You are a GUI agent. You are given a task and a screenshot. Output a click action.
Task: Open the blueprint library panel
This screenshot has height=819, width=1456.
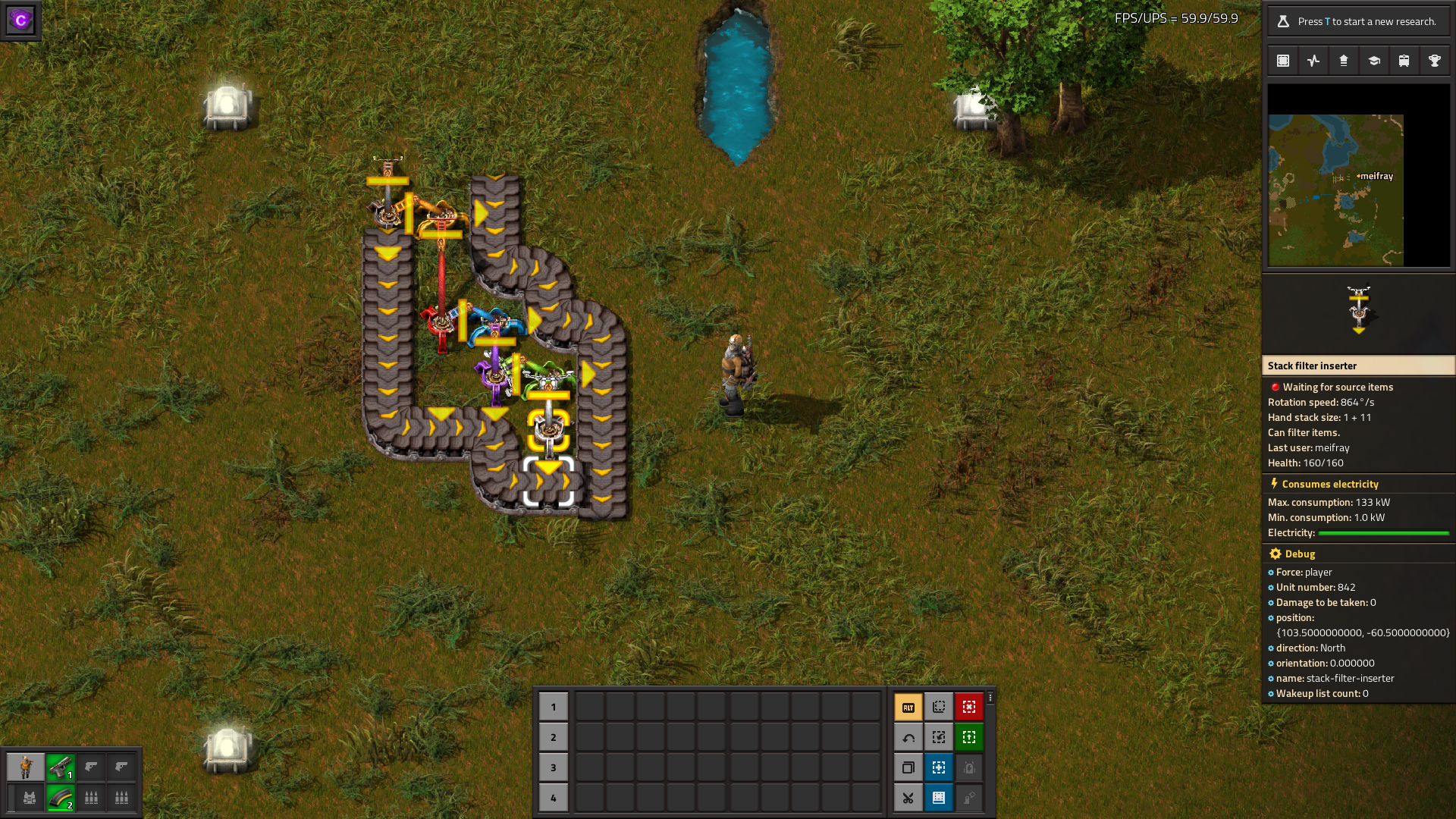coord(1282,60)
